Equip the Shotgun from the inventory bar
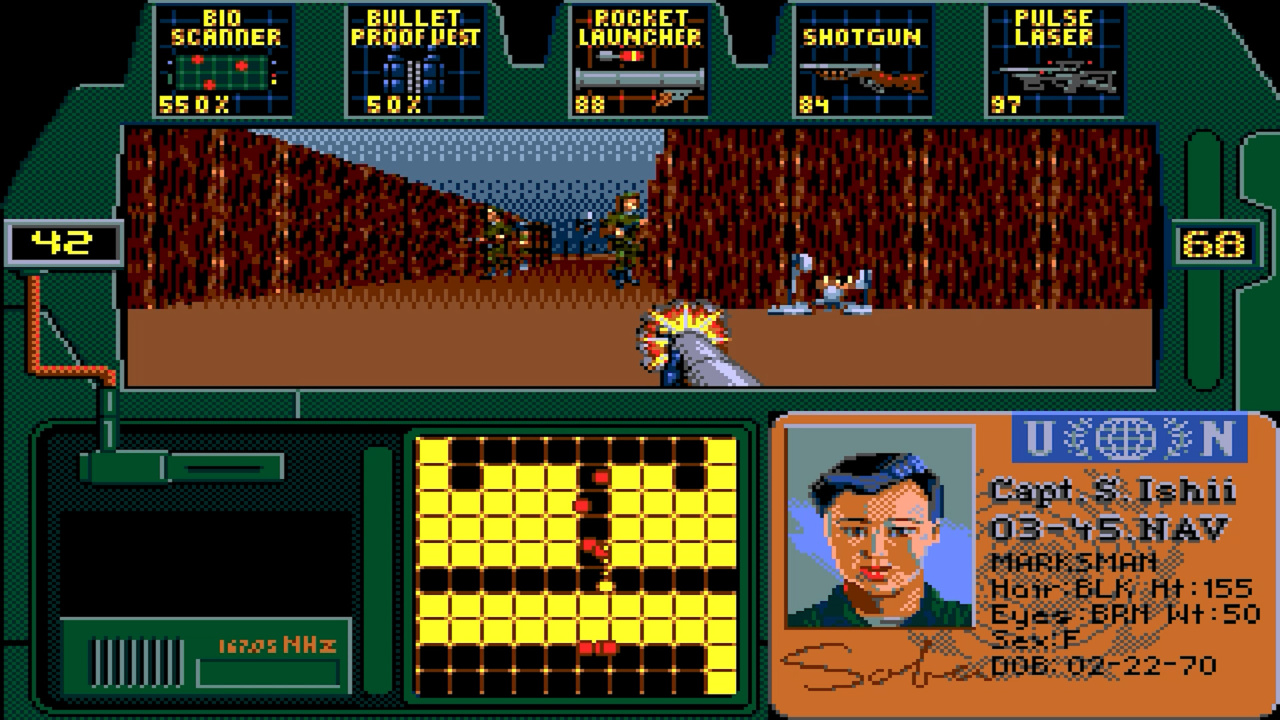1280x720 pixels. click(861, 62)
